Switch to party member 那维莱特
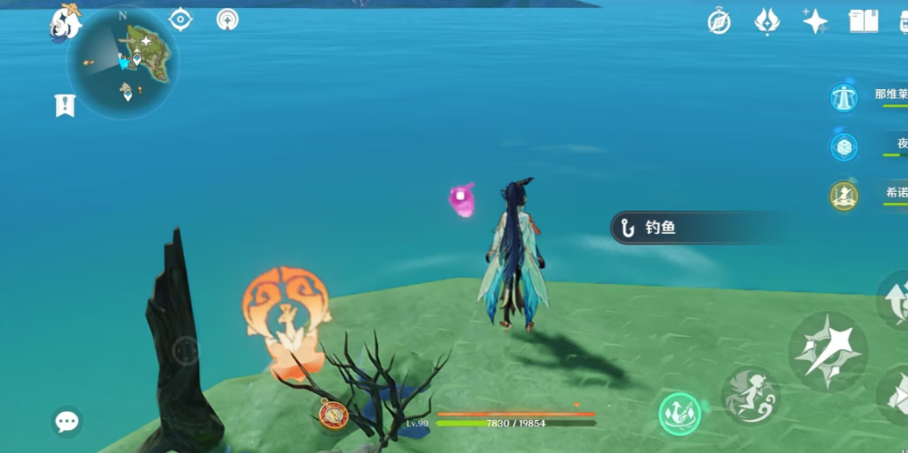 (845, 97)
